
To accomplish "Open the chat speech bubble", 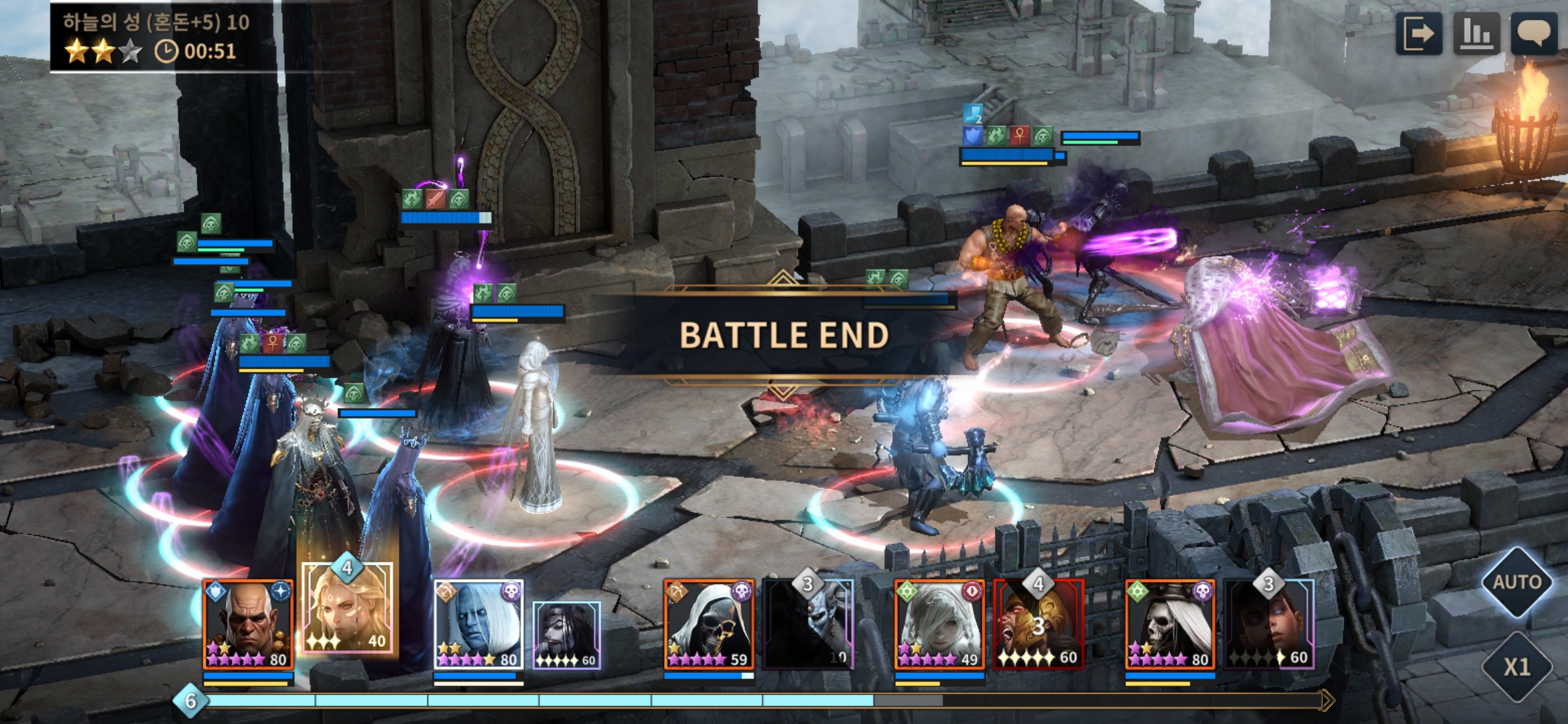I will 1534,34.
